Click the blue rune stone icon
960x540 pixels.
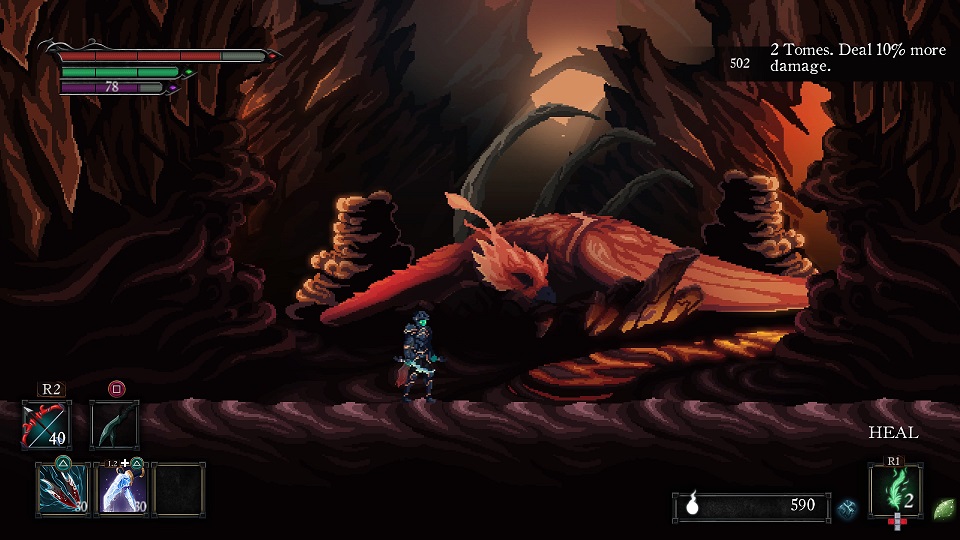847,508
